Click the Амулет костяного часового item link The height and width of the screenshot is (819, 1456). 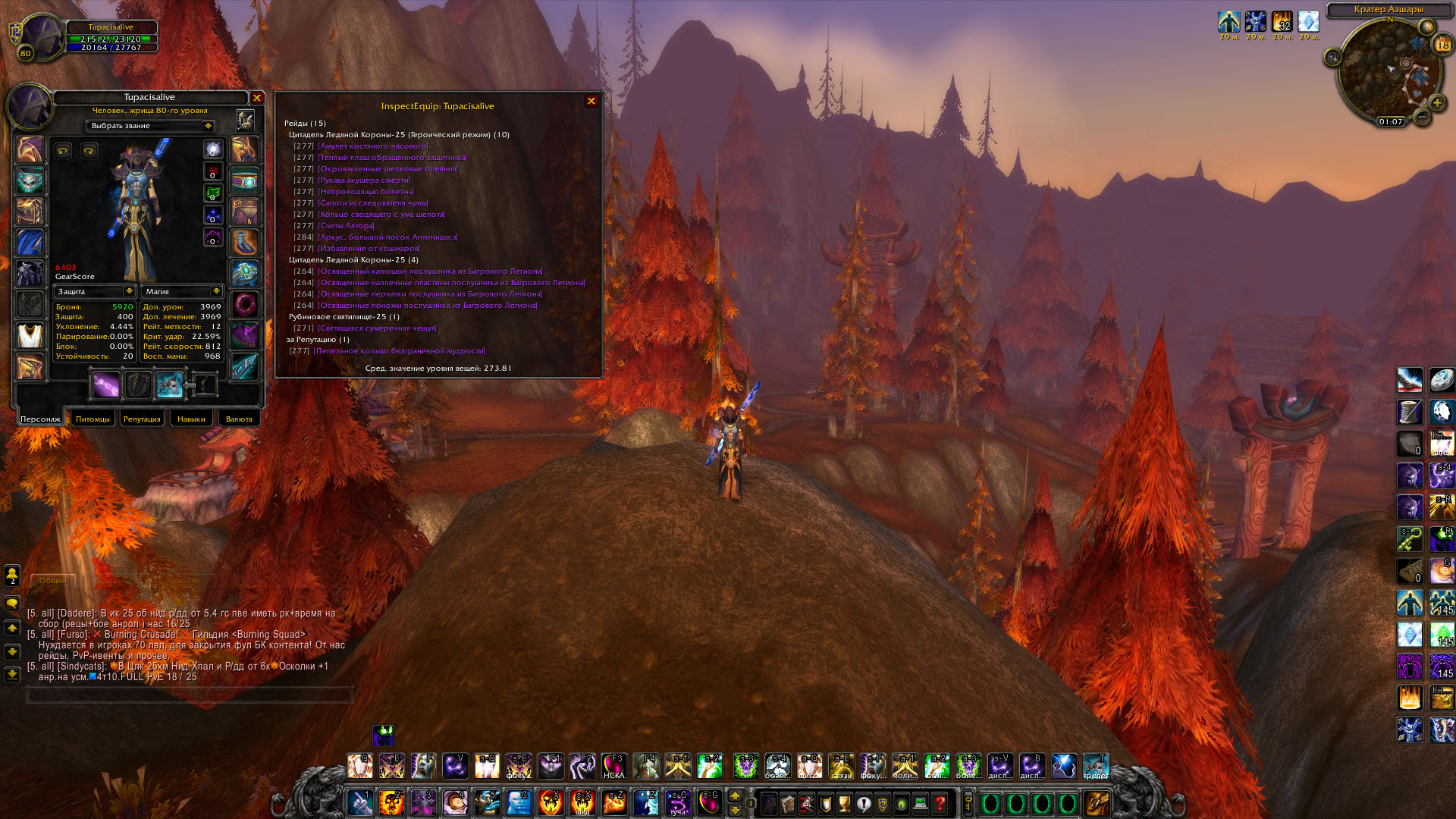372,146
